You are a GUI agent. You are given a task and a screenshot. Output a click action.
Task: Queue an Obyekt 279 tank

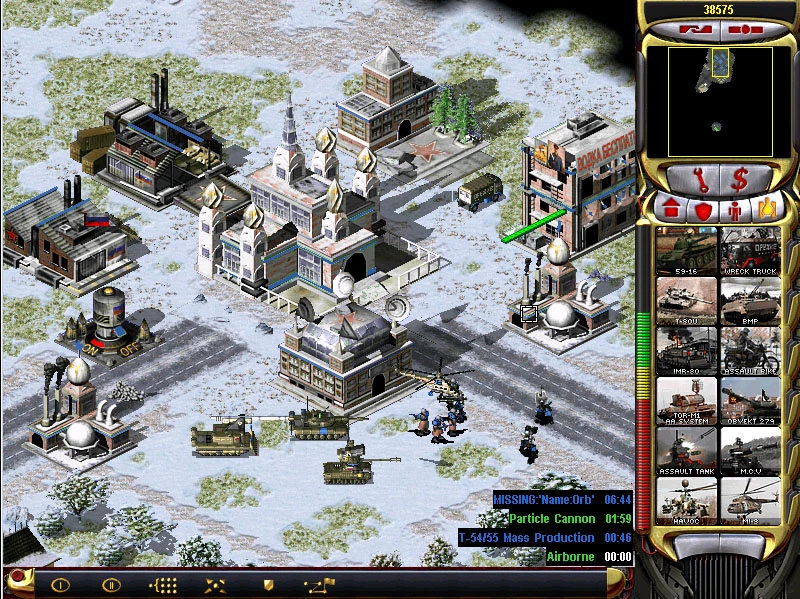pos(750,400)
